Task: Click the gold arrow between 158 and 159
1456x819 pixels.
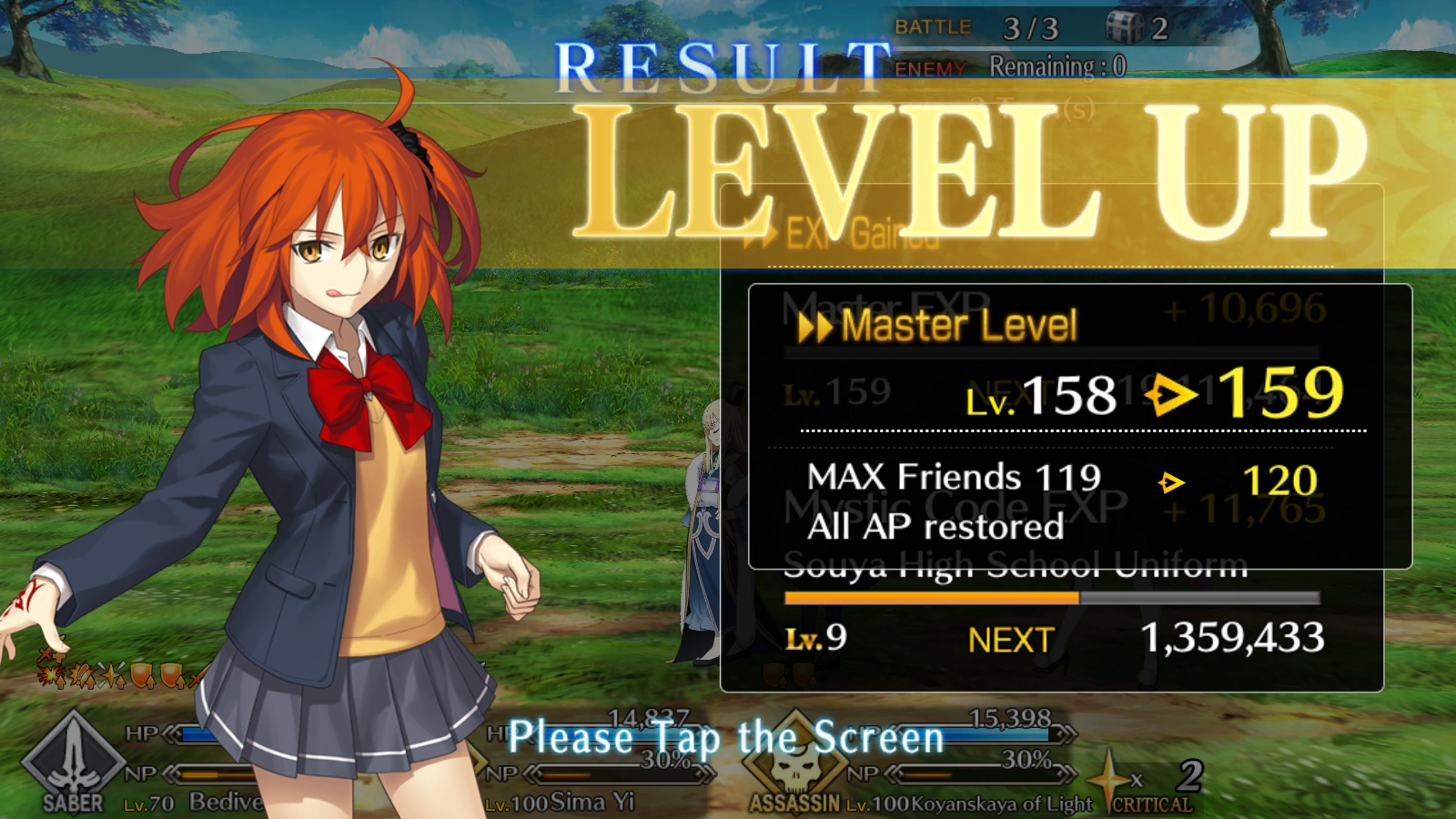Action: [1168, 395]
